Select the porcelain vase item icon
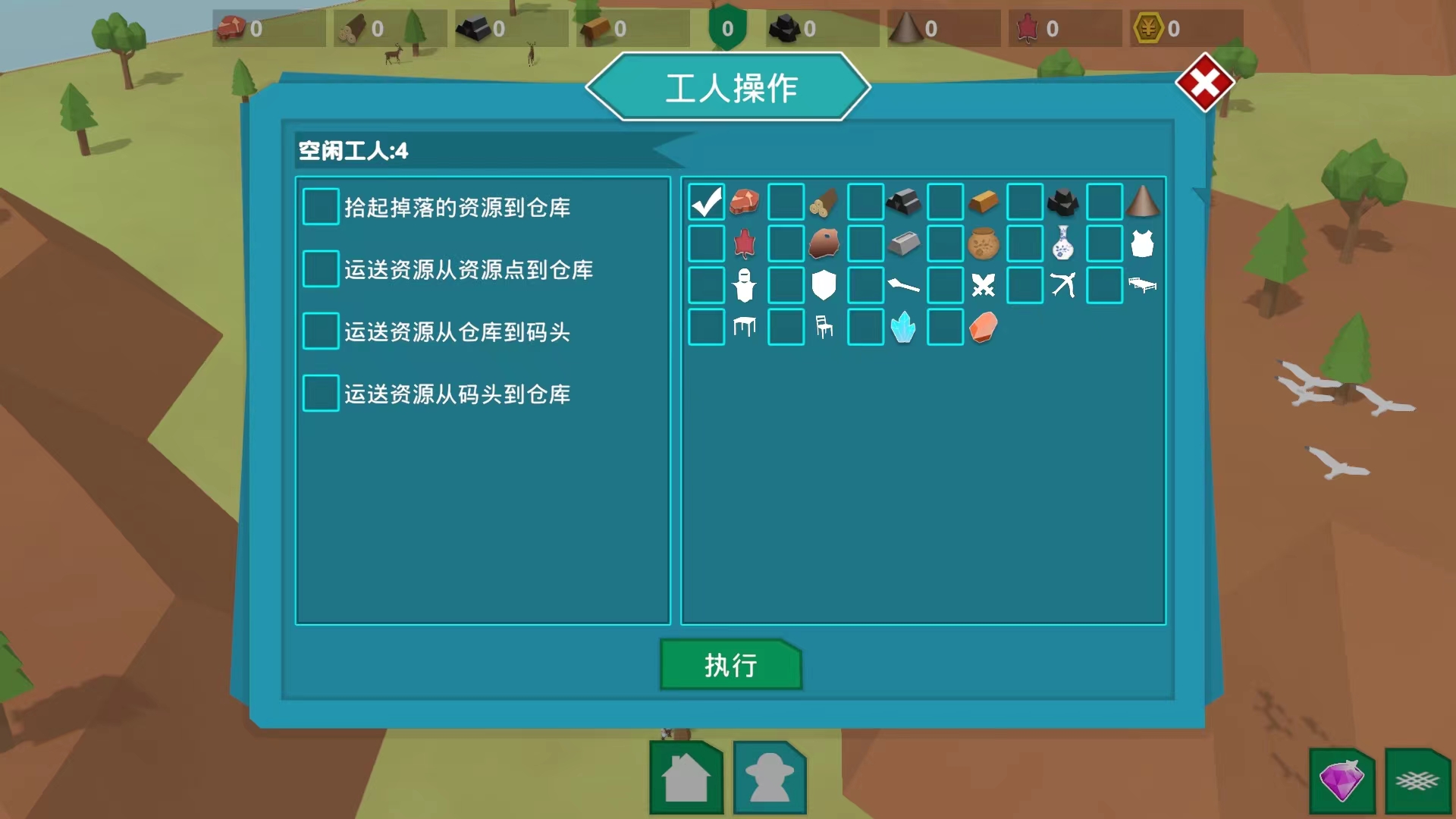The width and height of the screenshot is (1456, 819). (x=1063, y=243)
